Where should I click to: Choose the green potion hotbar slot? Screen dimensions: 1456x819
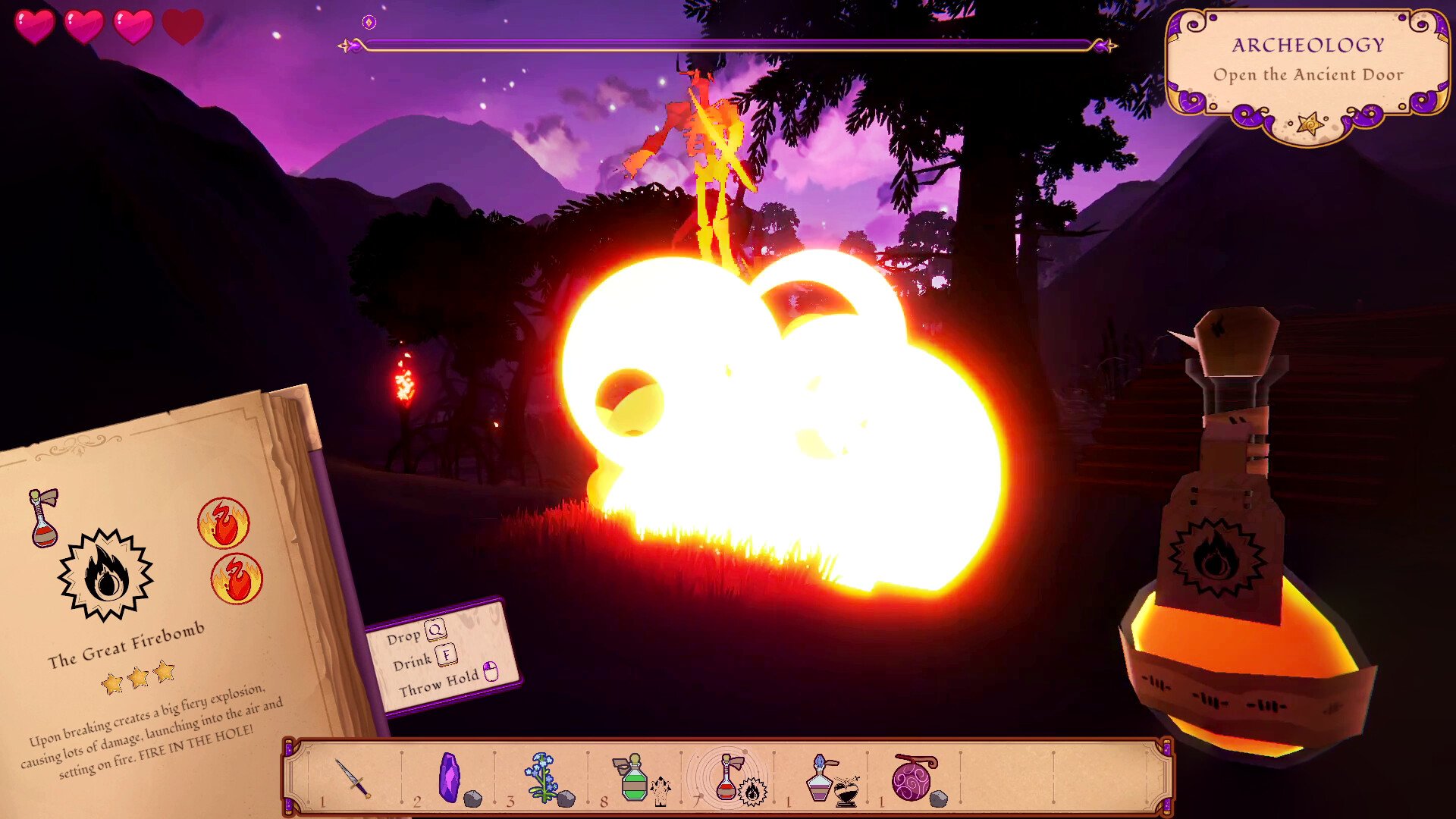click(634, 779)
